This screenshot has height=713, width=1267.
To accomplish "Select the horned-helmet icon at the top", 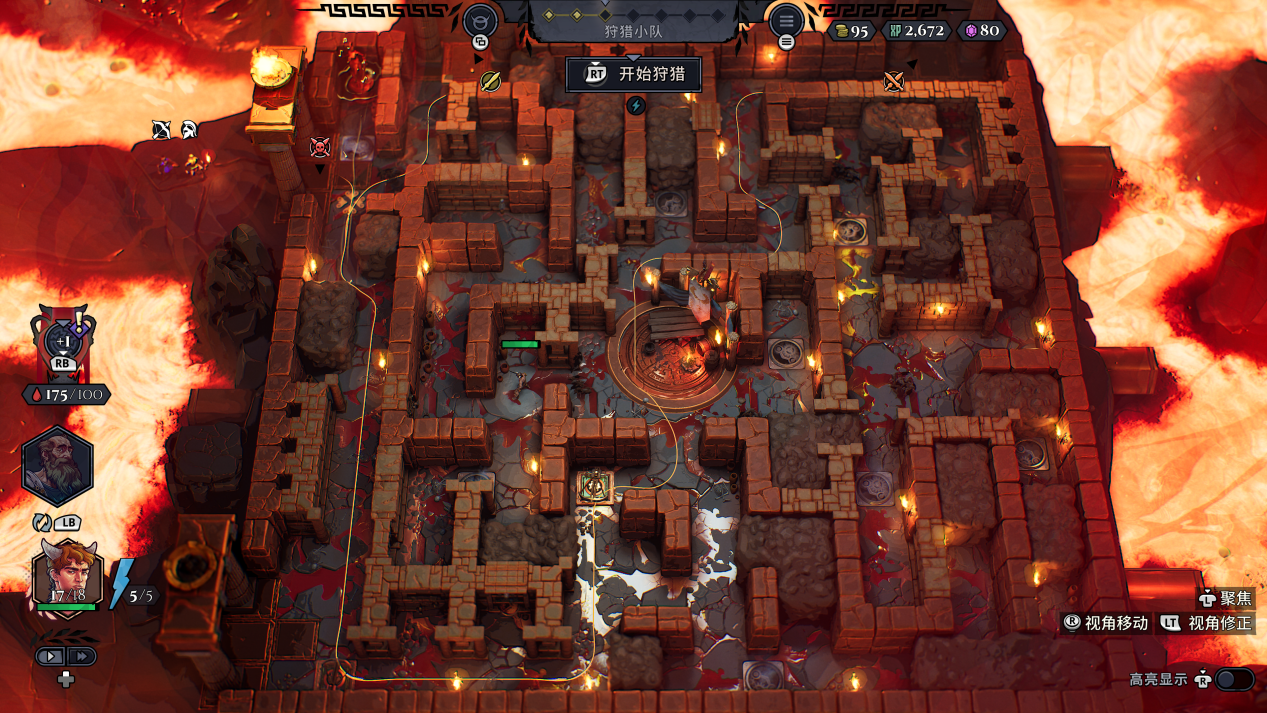I will tap(481, 20).
